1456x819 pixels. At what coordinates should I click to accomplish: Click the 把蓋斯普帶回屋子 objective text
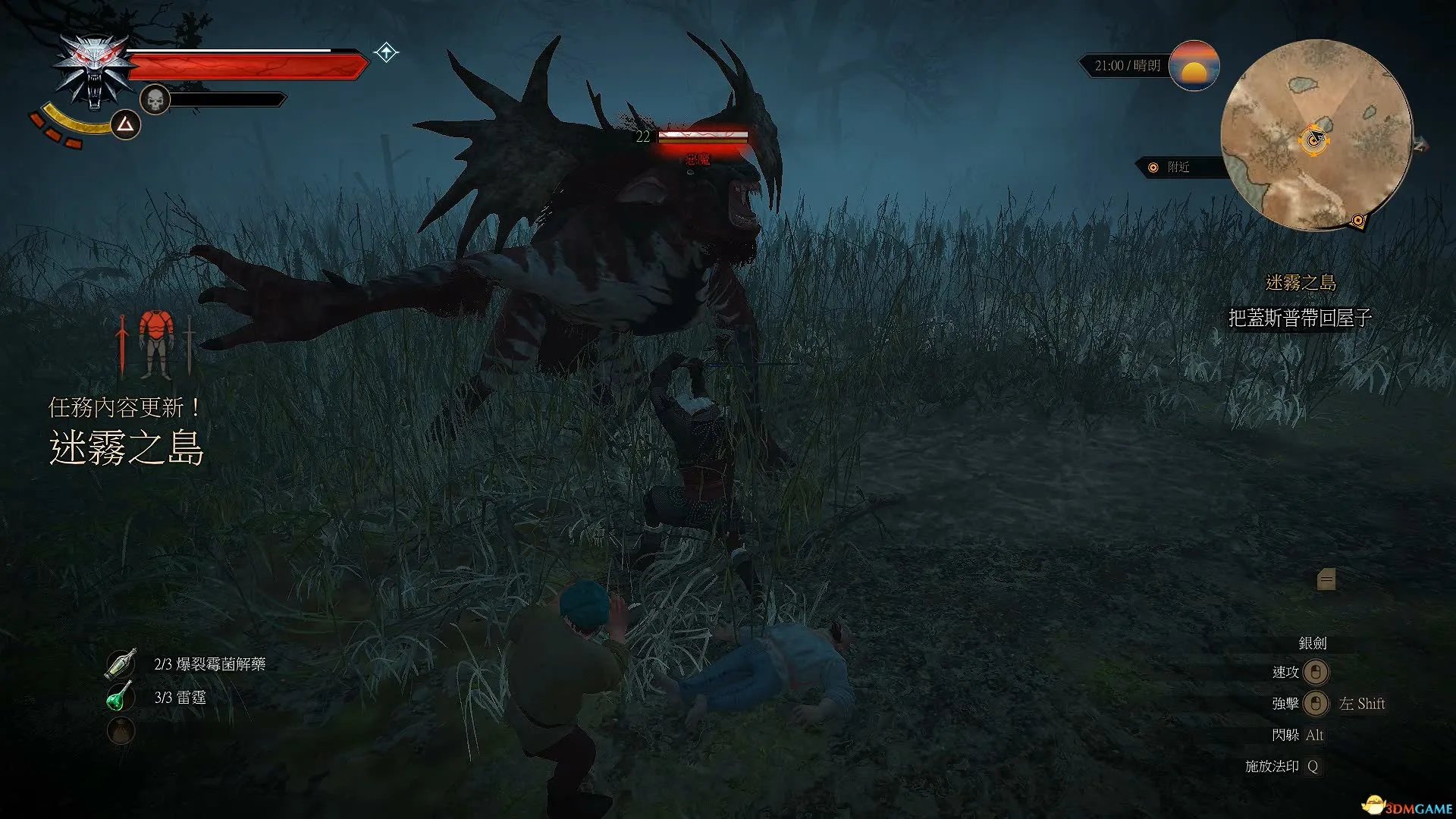point(1300,318)
